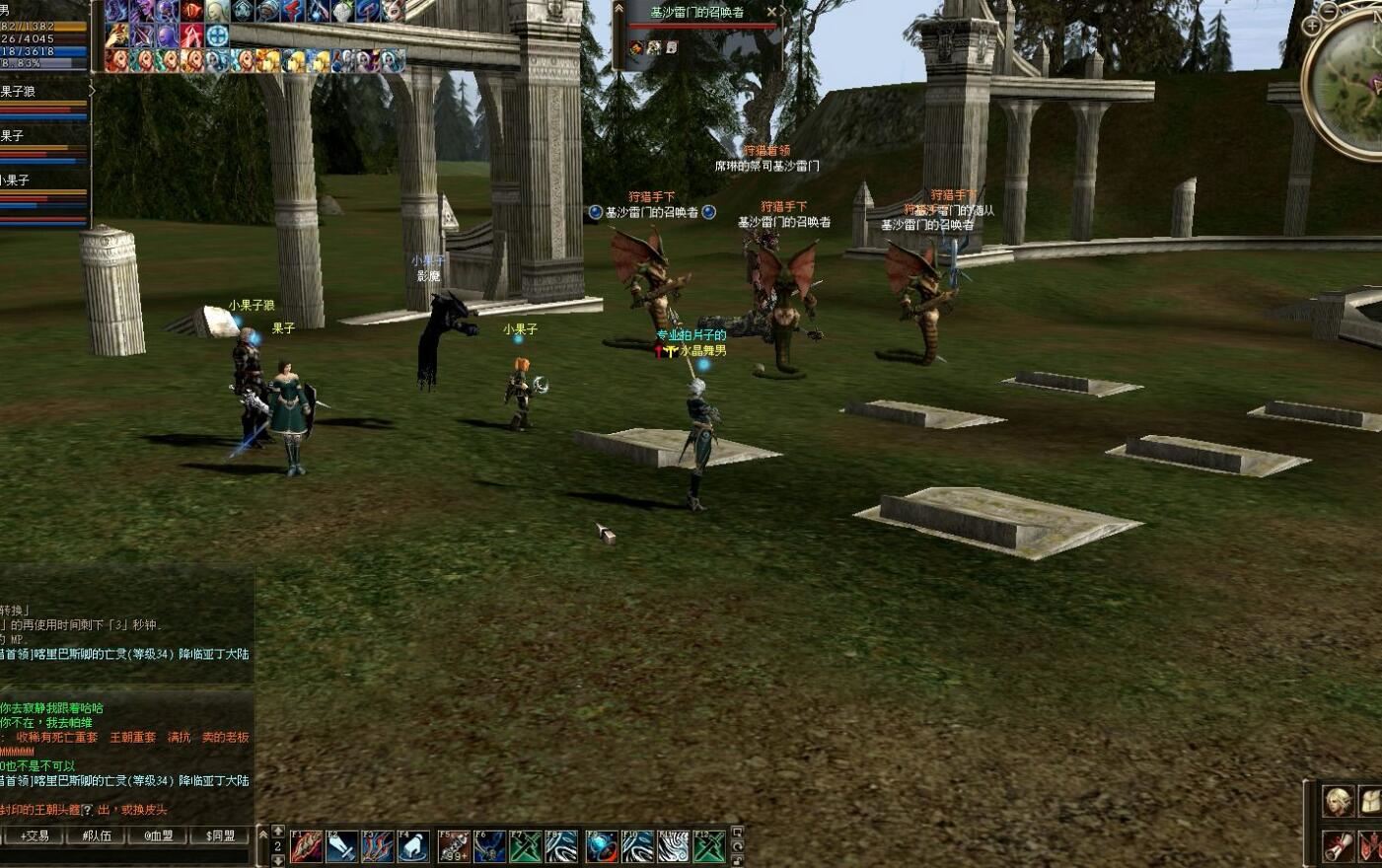Switch hotbar to the previous page

point(278,832)
